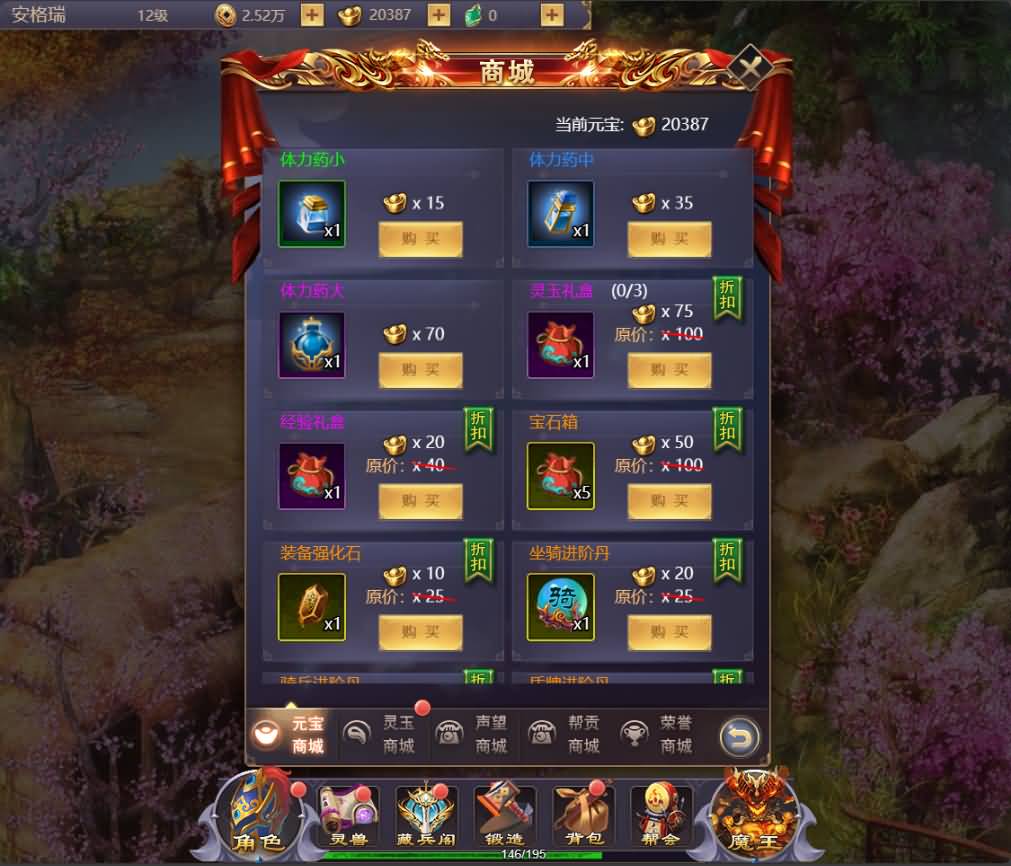Buy the 宝石箱 gem chest

coord(669,501)
